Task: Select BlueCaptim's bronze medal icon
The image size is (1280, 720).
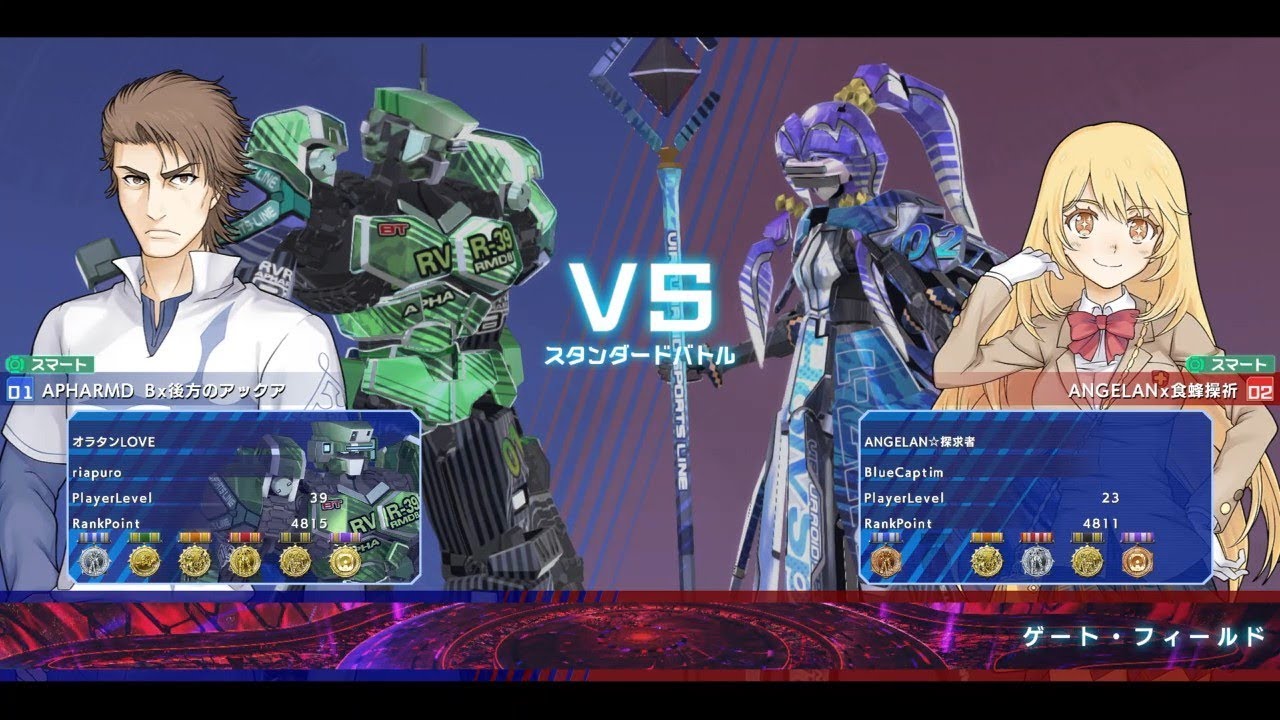Action: pos(886,562)
